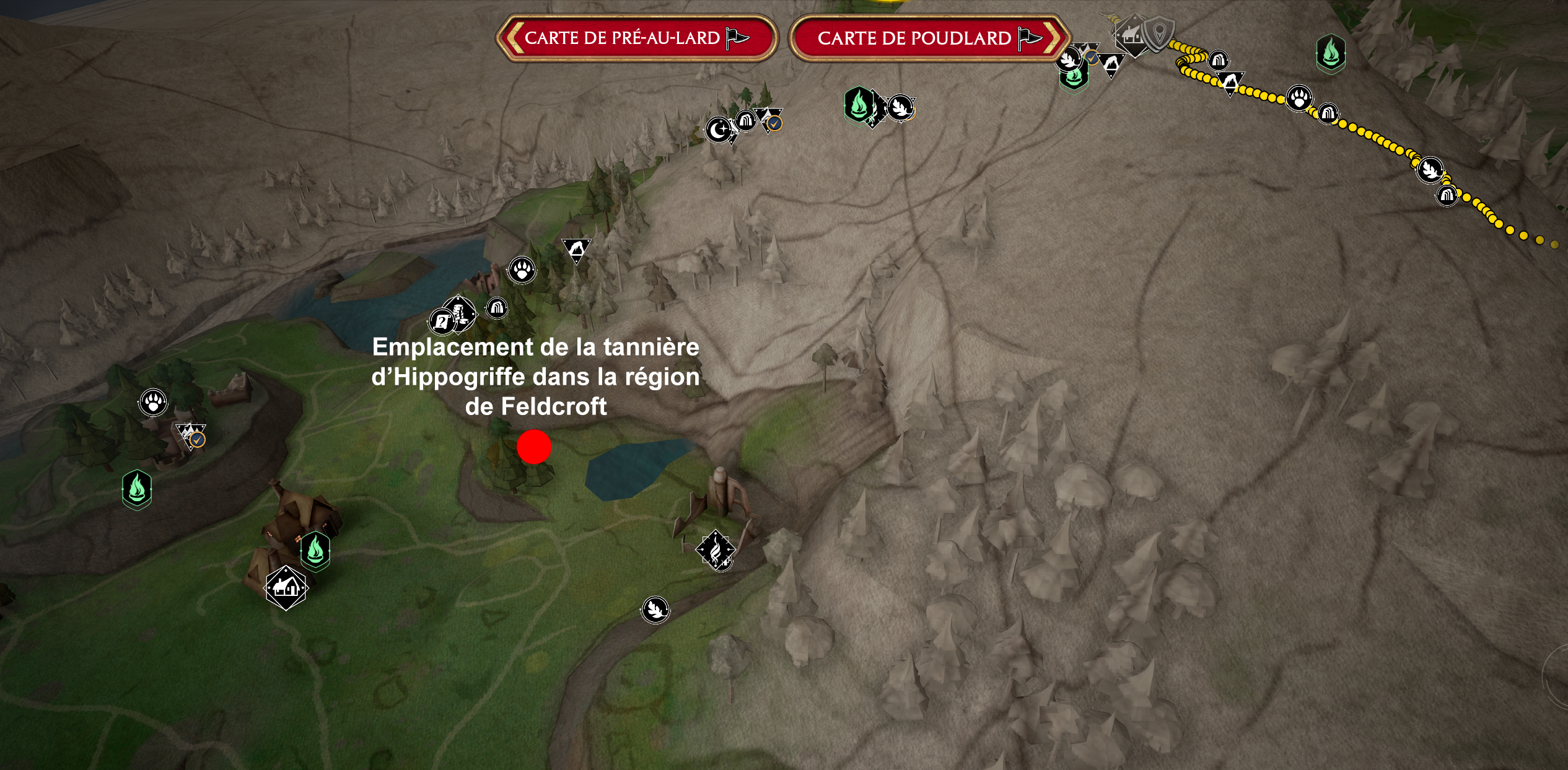Select the paw print marker on the yellow path
The image size is (1568, 770).
coord(1298,98)
